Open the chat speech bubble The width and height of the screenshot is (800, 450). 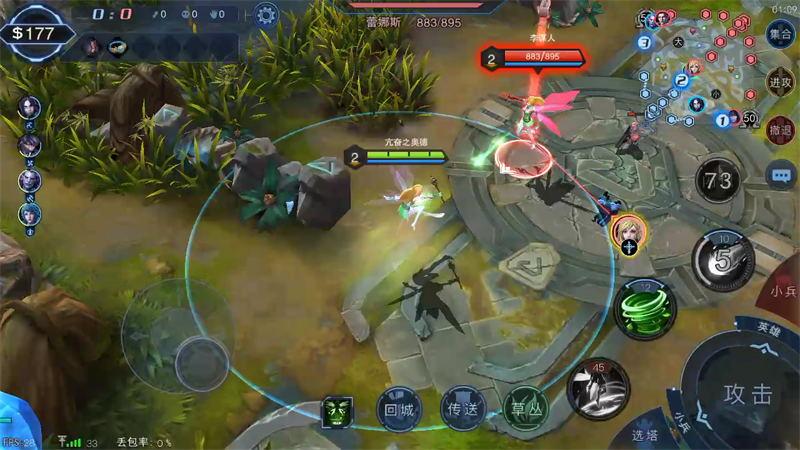(780, 175)
